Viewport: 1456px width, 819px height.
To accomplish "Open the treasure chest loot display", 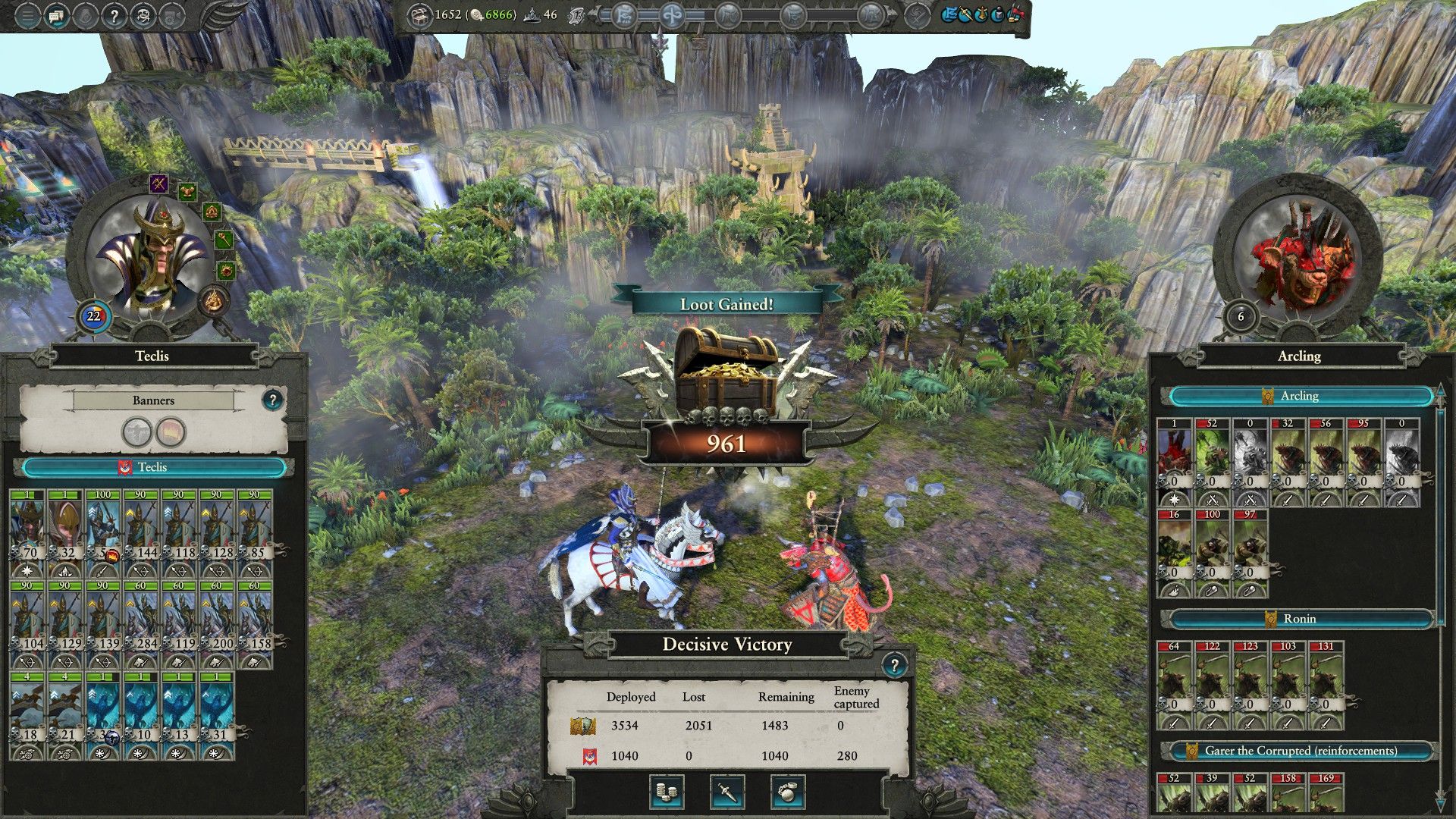I will pos(726,373).
